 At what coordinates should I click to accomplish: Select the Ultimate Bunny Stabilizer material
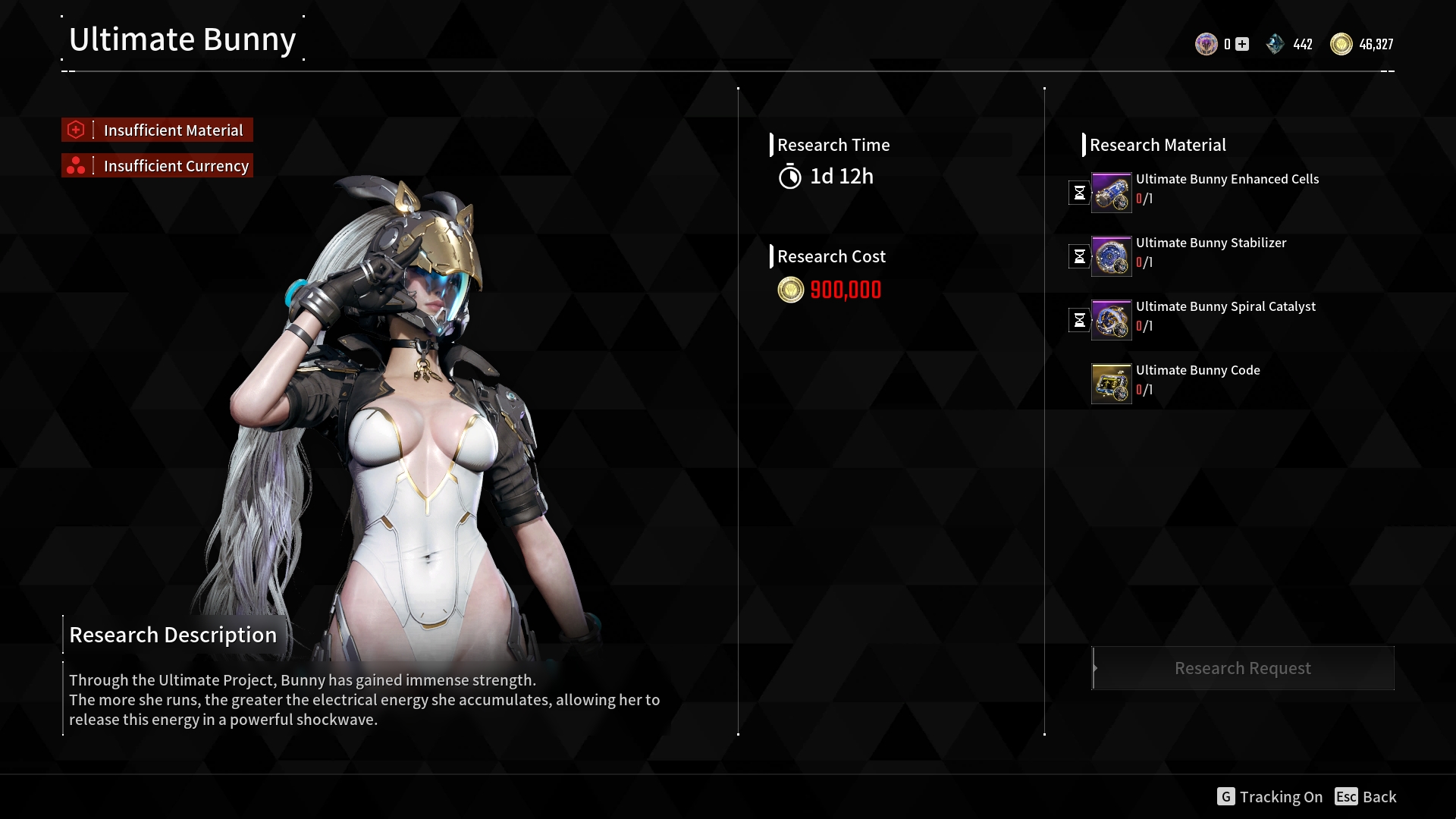1111,256
